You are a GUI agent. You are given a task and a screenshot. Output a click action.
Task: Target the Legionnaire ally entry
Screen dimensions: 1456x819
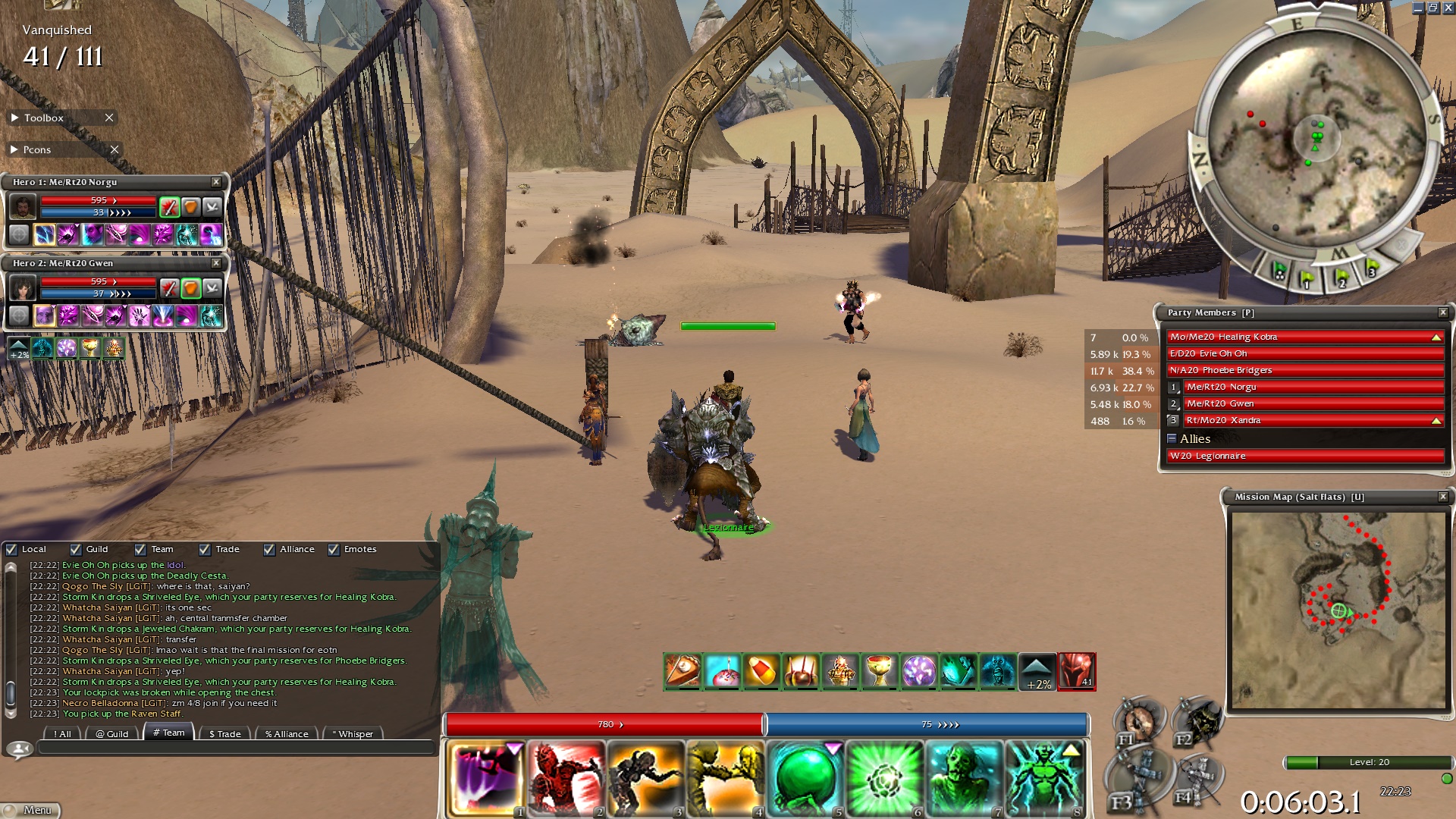(1304, 456)
